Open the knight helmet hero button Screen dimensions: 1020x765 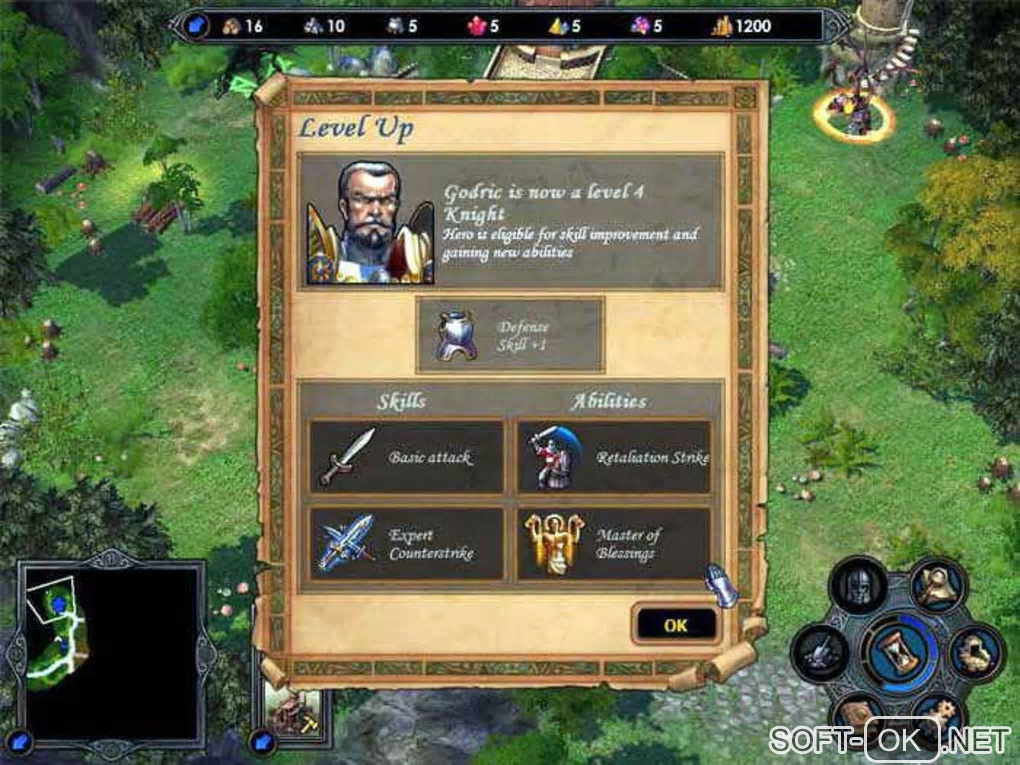[x=859, y=587]
